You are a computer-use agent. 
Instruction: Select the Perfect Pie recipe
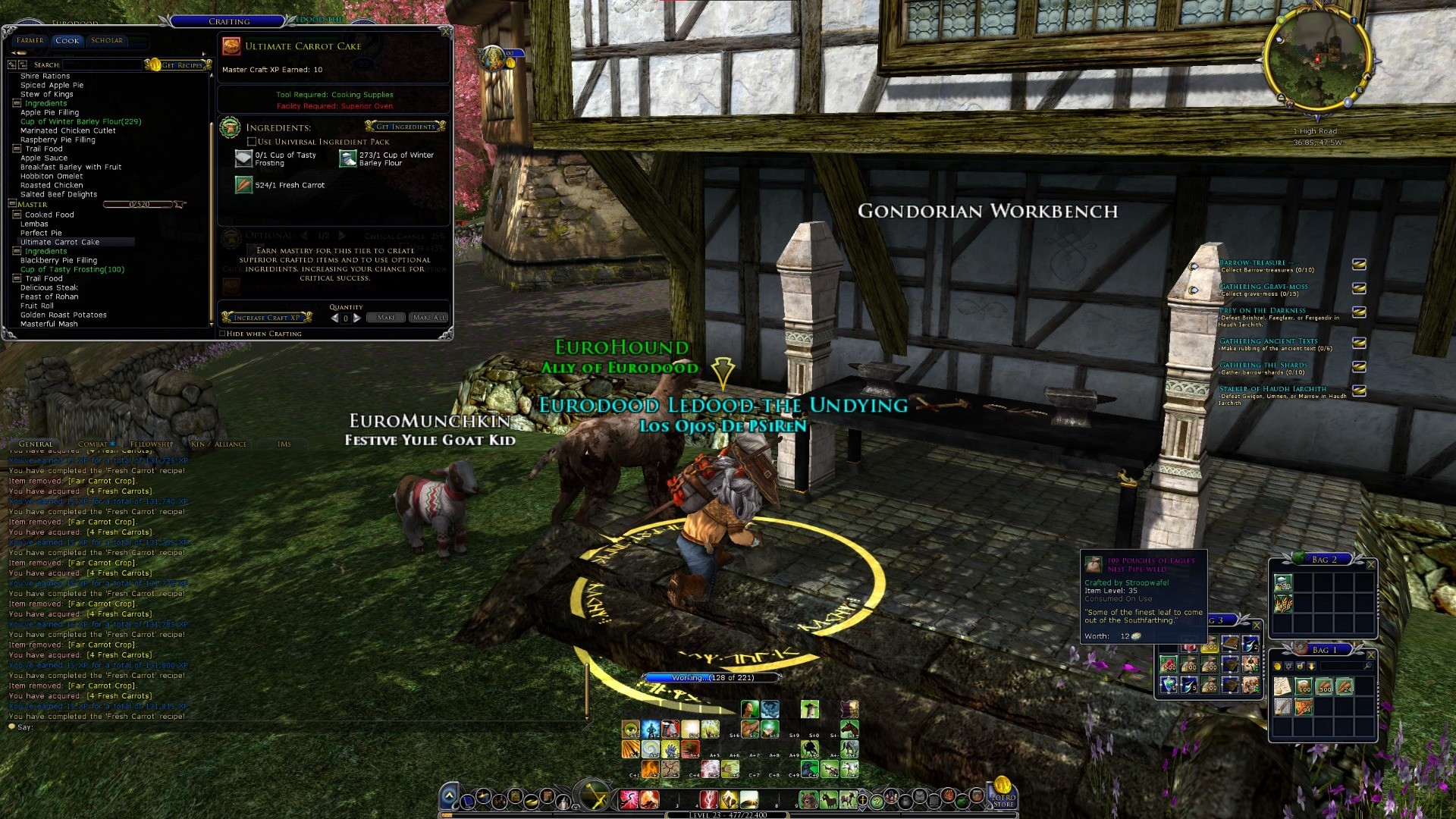[41, 233]
